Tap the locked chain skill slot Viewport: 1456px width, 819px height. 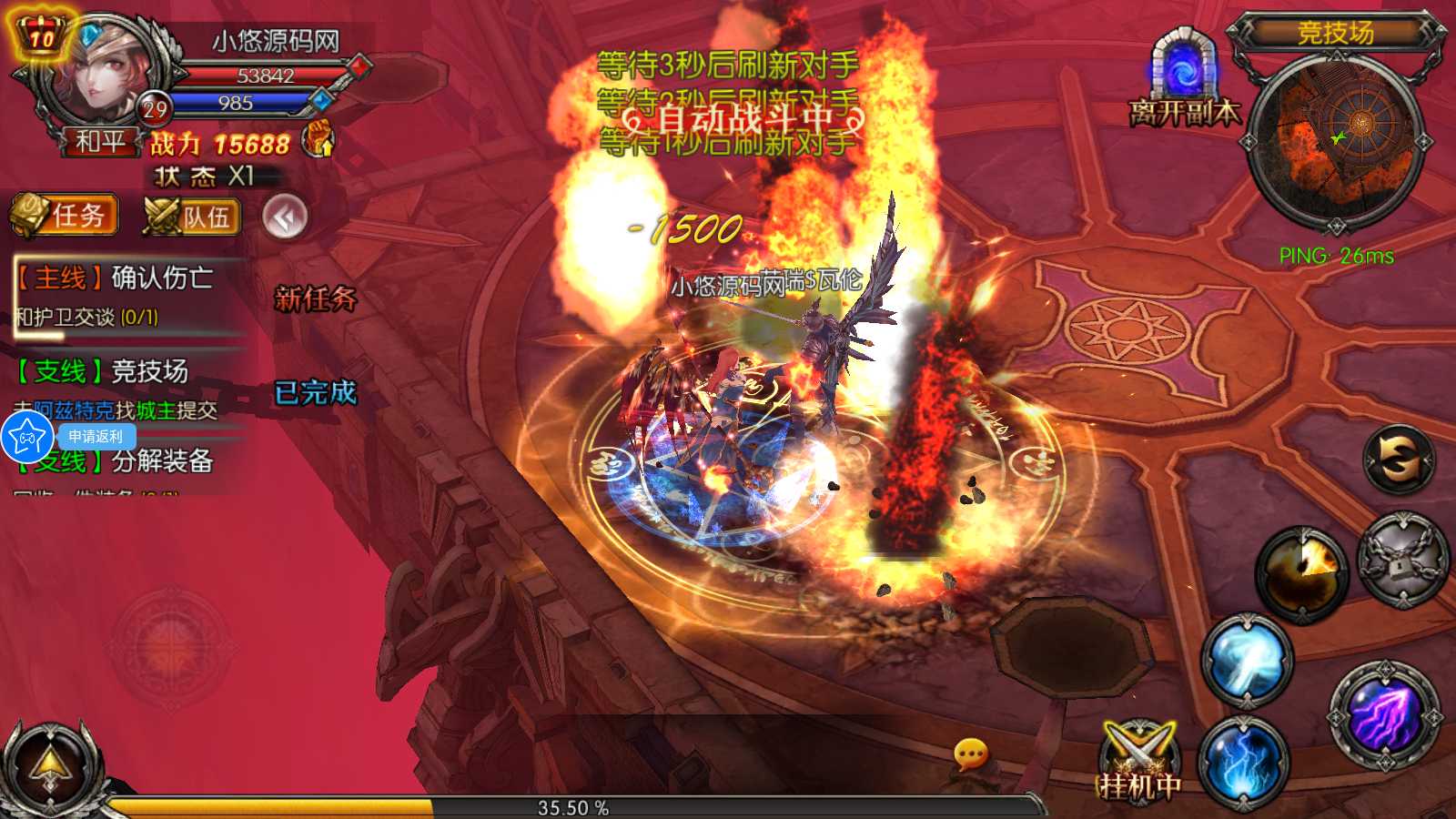click(x=1402, y=559)
